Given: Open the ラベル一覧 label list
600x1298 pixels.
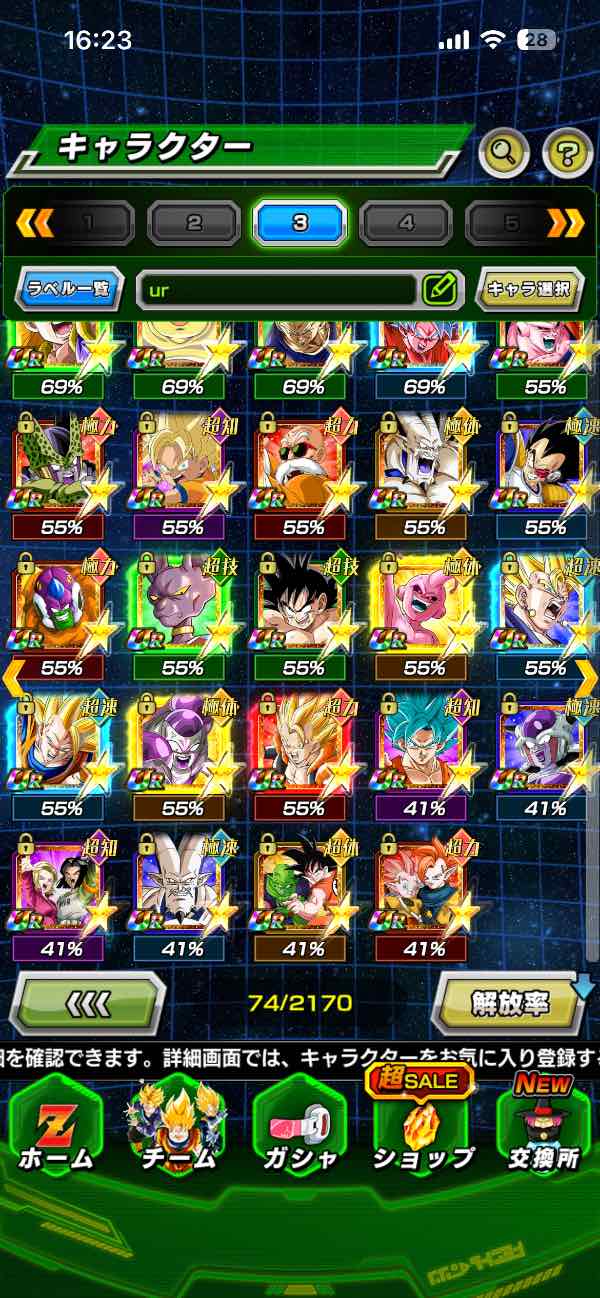Looking at the screenshot, I should click(70, 290).
